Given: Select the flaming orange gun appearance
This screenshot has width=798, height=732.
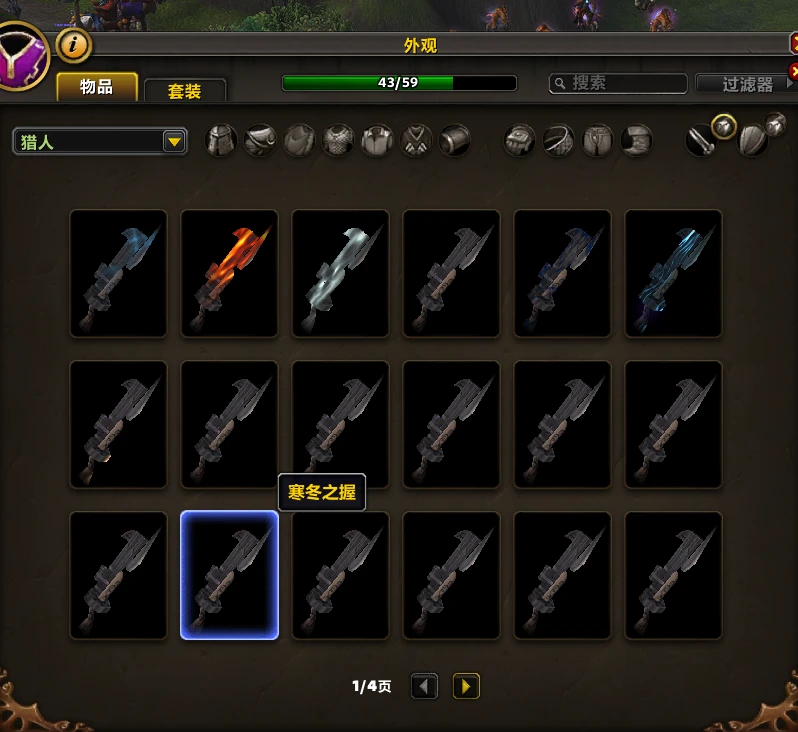Looking at the screenshot, I should point(229,273).
